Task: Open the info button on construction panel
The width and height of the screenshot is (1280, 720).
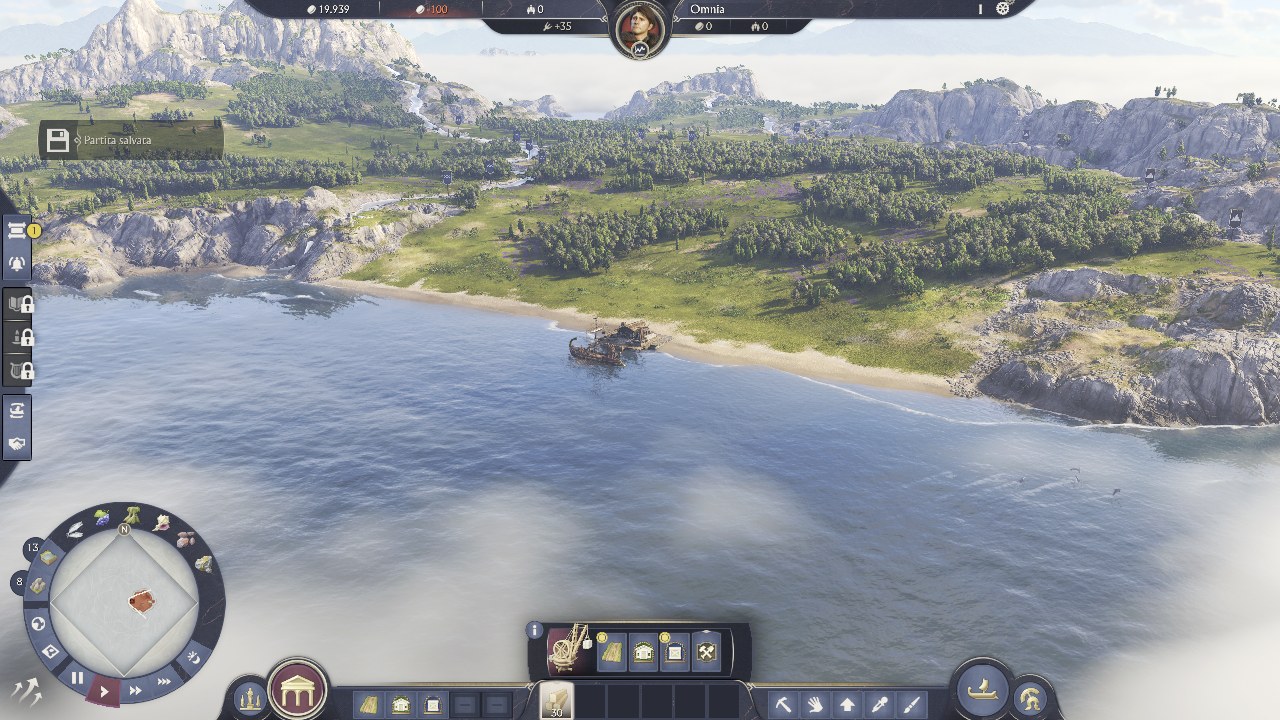Action: (x=535, y=631)
